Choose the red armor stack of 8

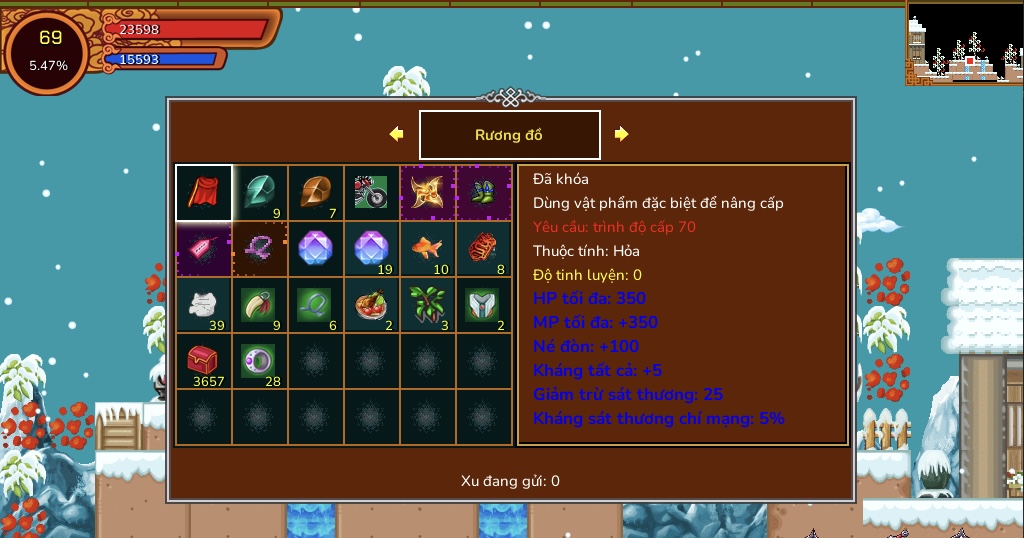tap(484, 248)
